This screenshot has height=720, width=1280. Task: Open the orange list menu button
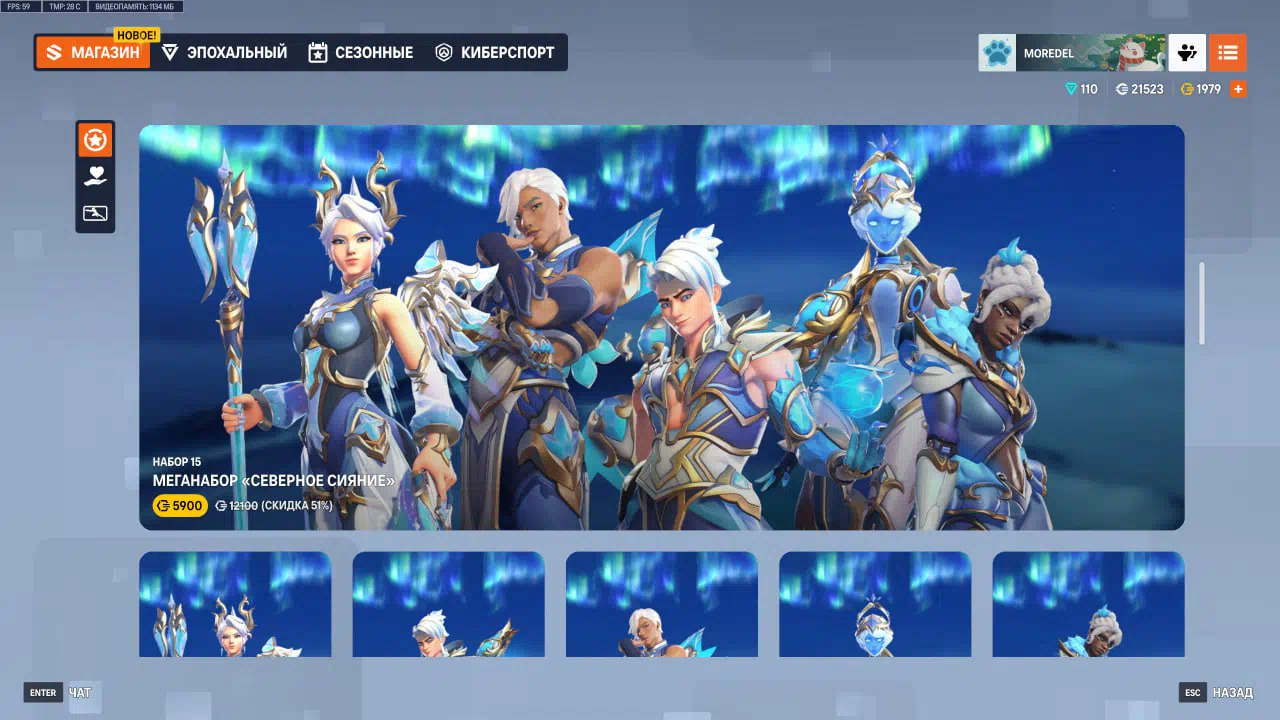[x=1227, y=53]
